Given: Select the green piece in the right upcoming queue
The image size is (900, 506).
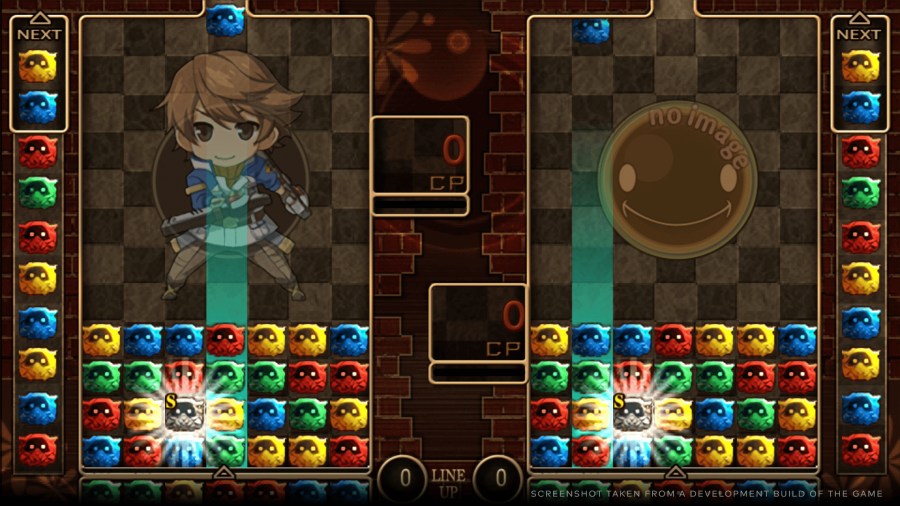Looking at the screenshot, I should click(x=860, y=192).
